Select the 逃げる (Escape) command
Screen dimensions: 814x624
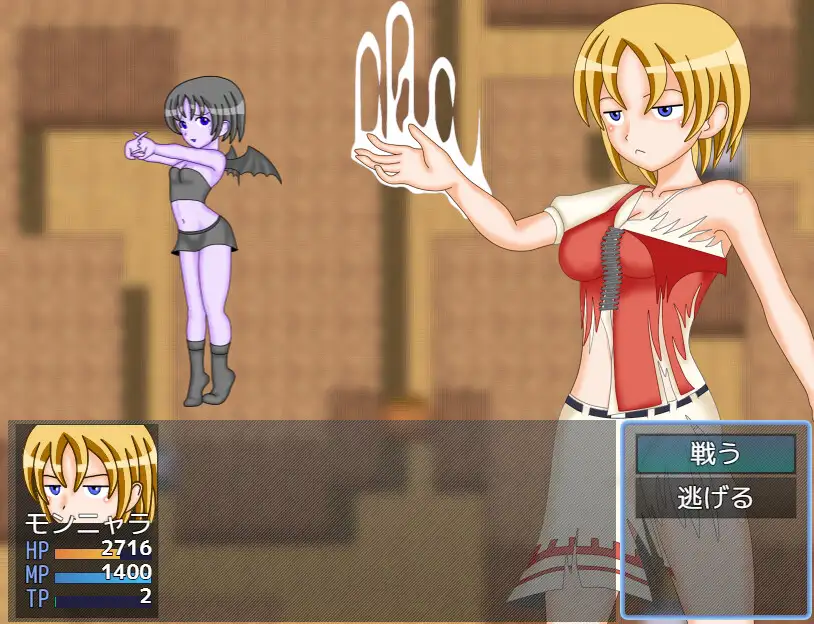(715, 497)
